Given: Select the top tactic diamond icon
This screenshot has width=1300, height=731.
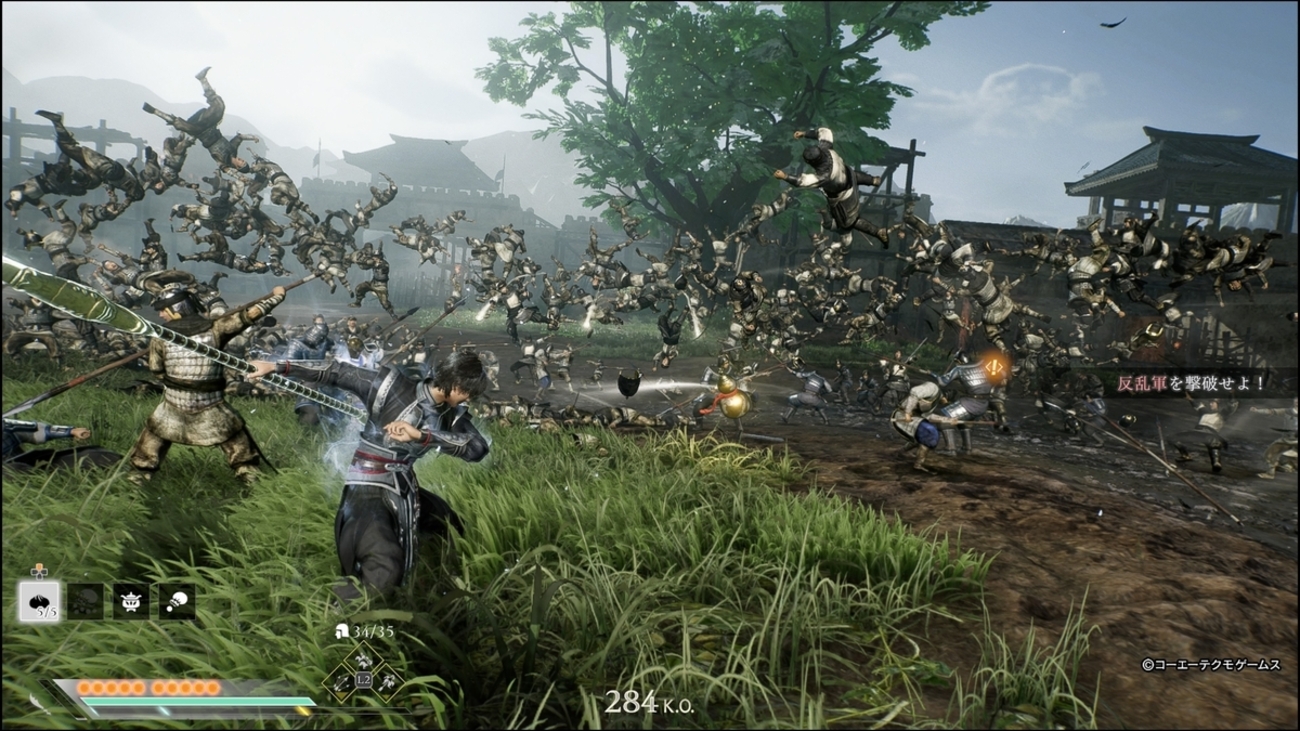Looking at the screenshot, I should pyautogui.click(x=363, y=659).
